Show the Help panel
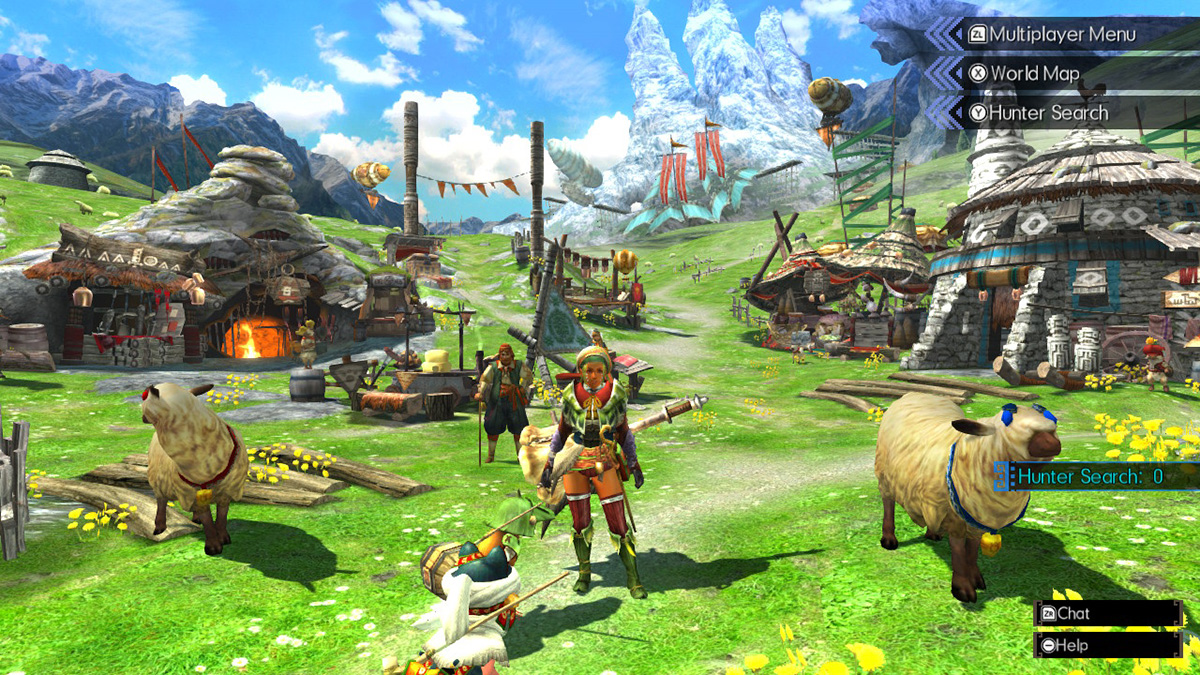1200x675 pixels. click(1108, 645)
